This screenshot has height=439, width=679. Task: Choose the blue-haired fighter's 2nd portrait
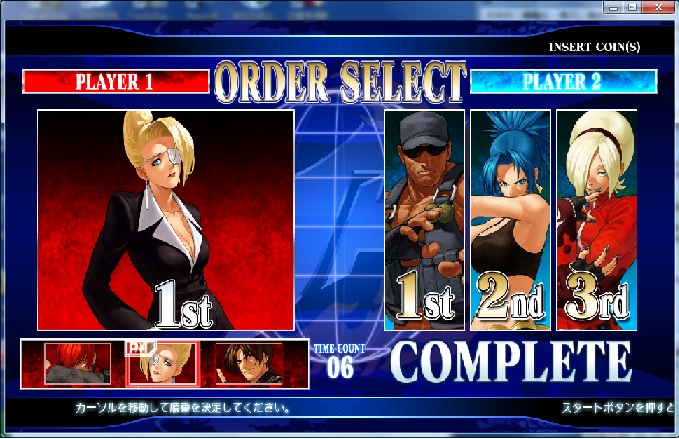click(510, 220)
